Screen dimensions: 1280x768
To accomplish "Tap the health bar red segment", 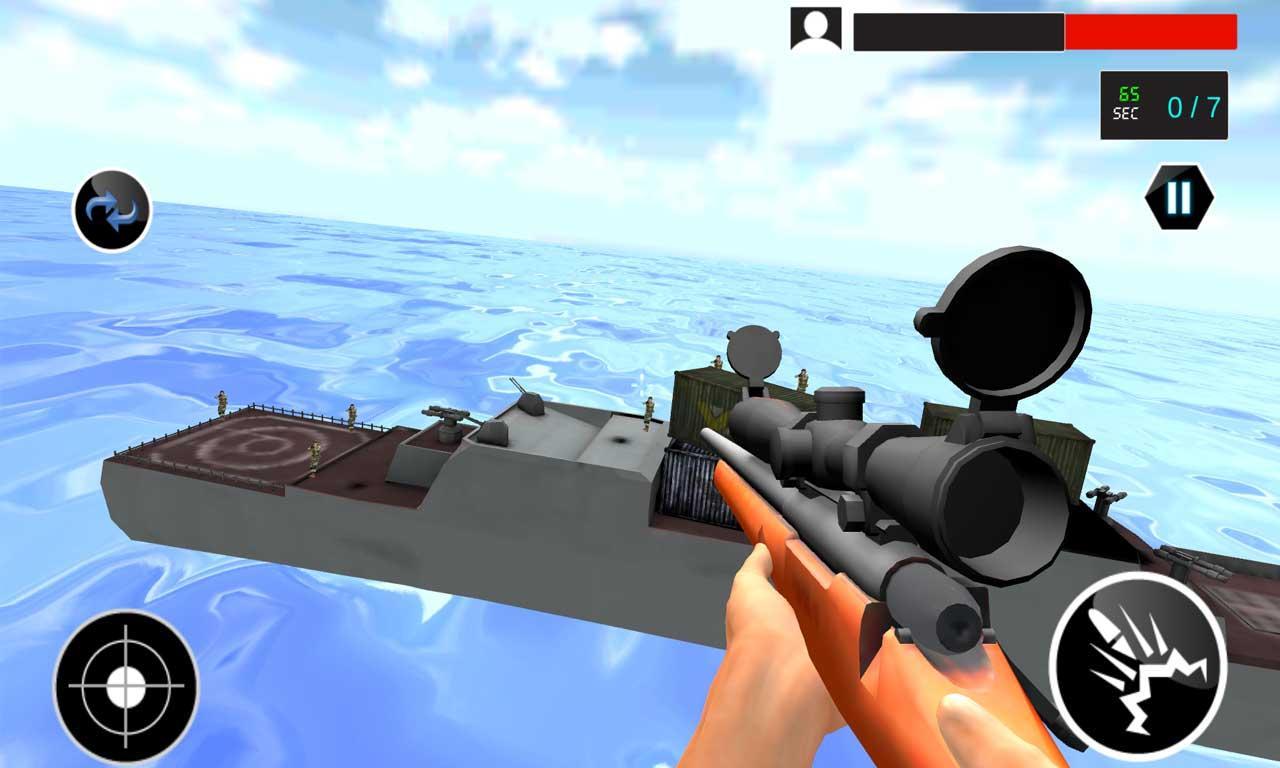I will pos(1150,30).
